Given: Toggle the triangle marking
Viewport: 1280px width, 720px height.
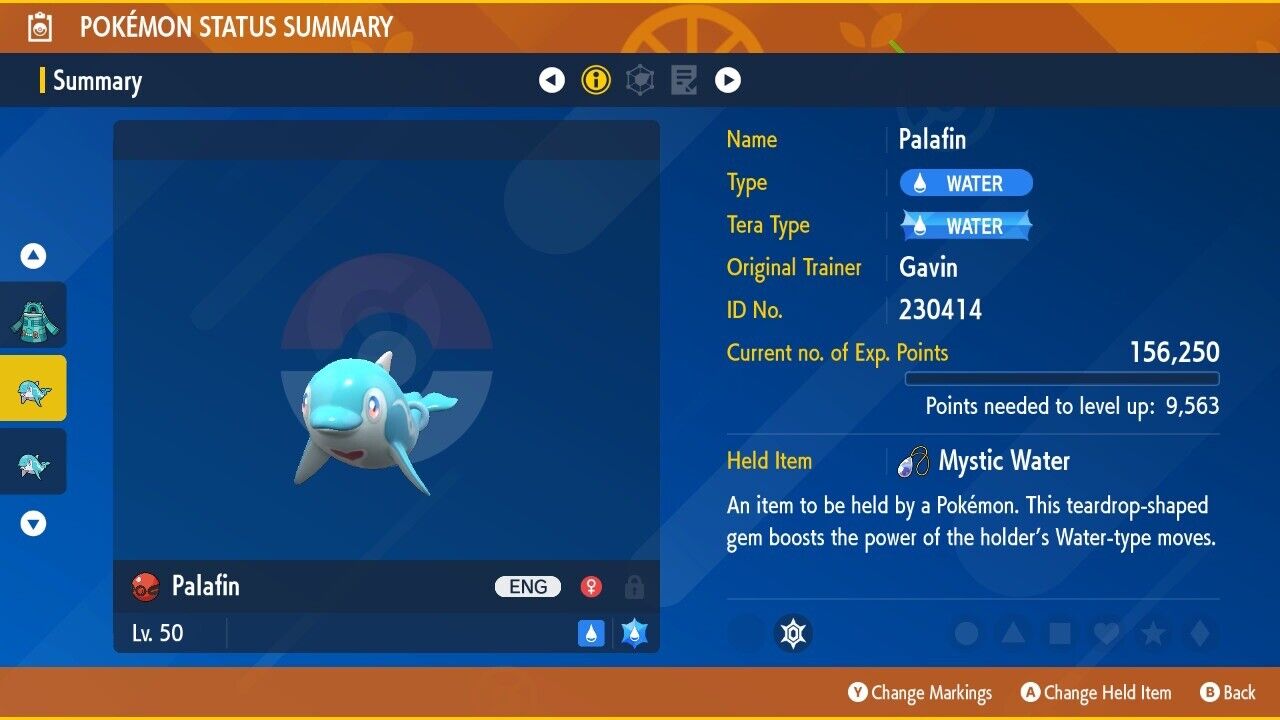Looking at the screenshot, I should point(1013,634).
